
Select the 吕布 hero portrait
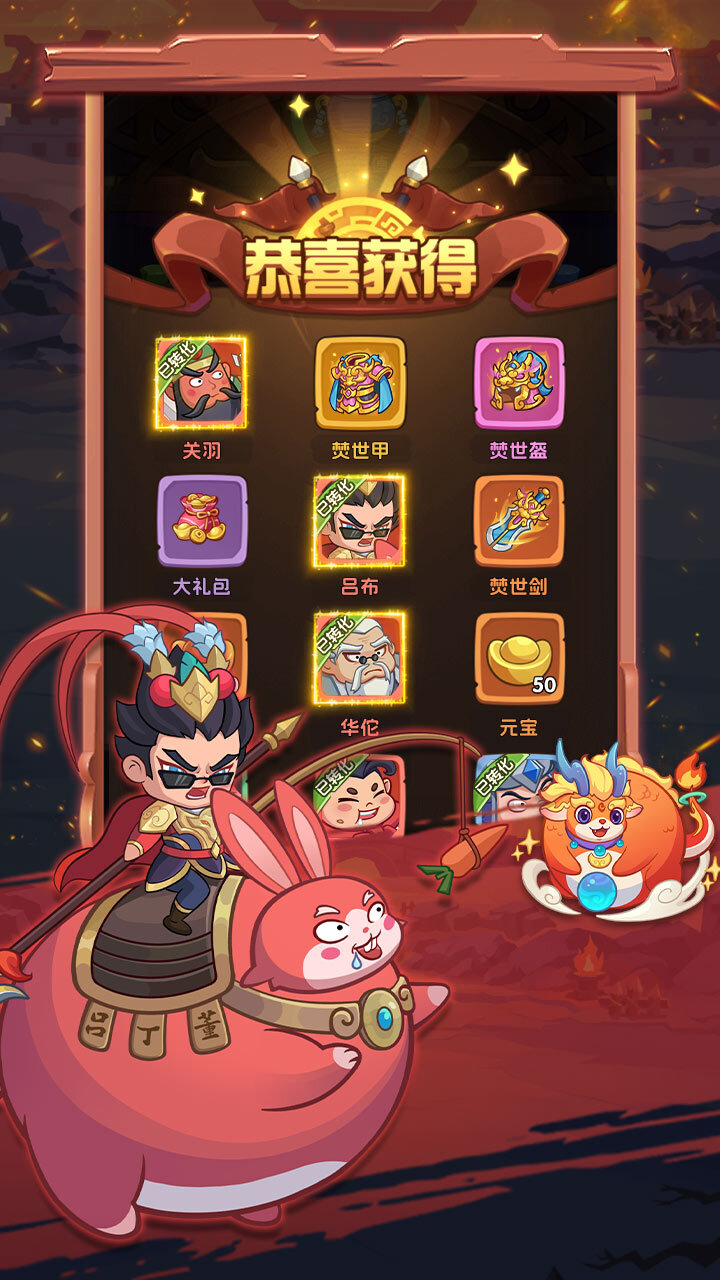pyautogui.click(x=360, y=520)
